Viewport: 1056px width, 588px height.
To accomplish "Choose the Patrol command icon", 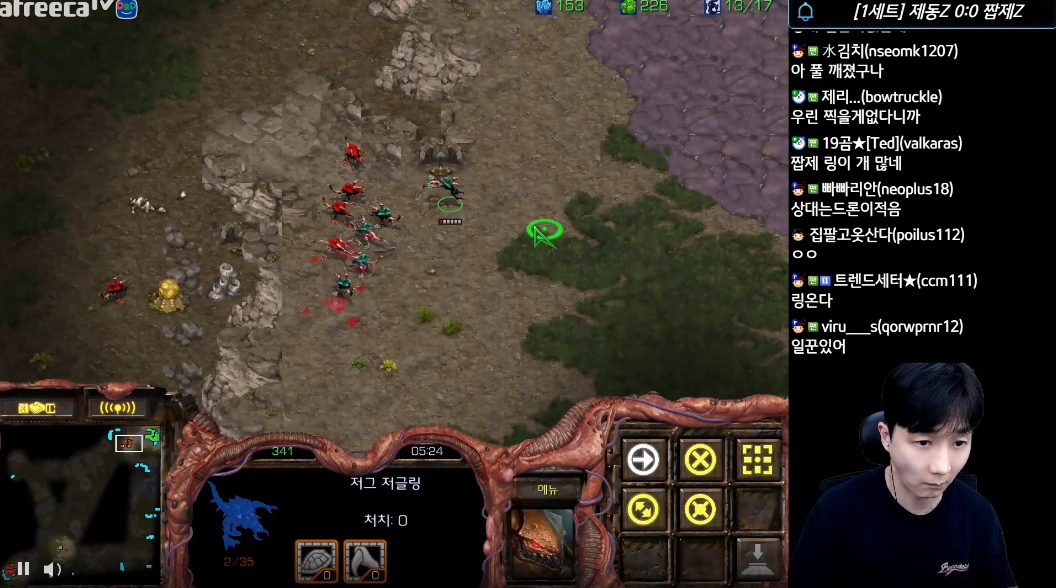I will 644,510.
